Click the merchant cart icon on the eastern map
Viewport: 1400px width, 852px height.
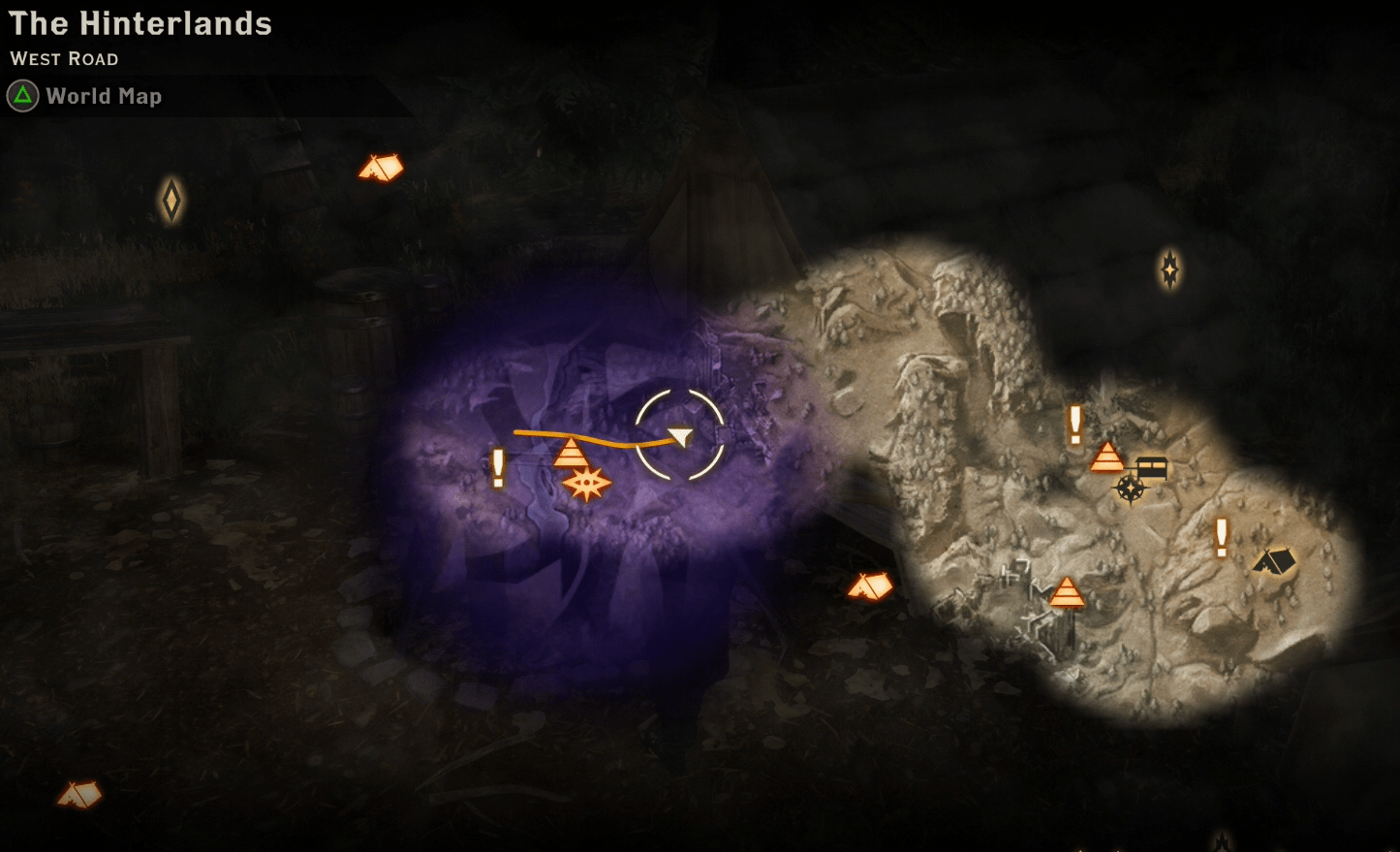coord(1154,465)
